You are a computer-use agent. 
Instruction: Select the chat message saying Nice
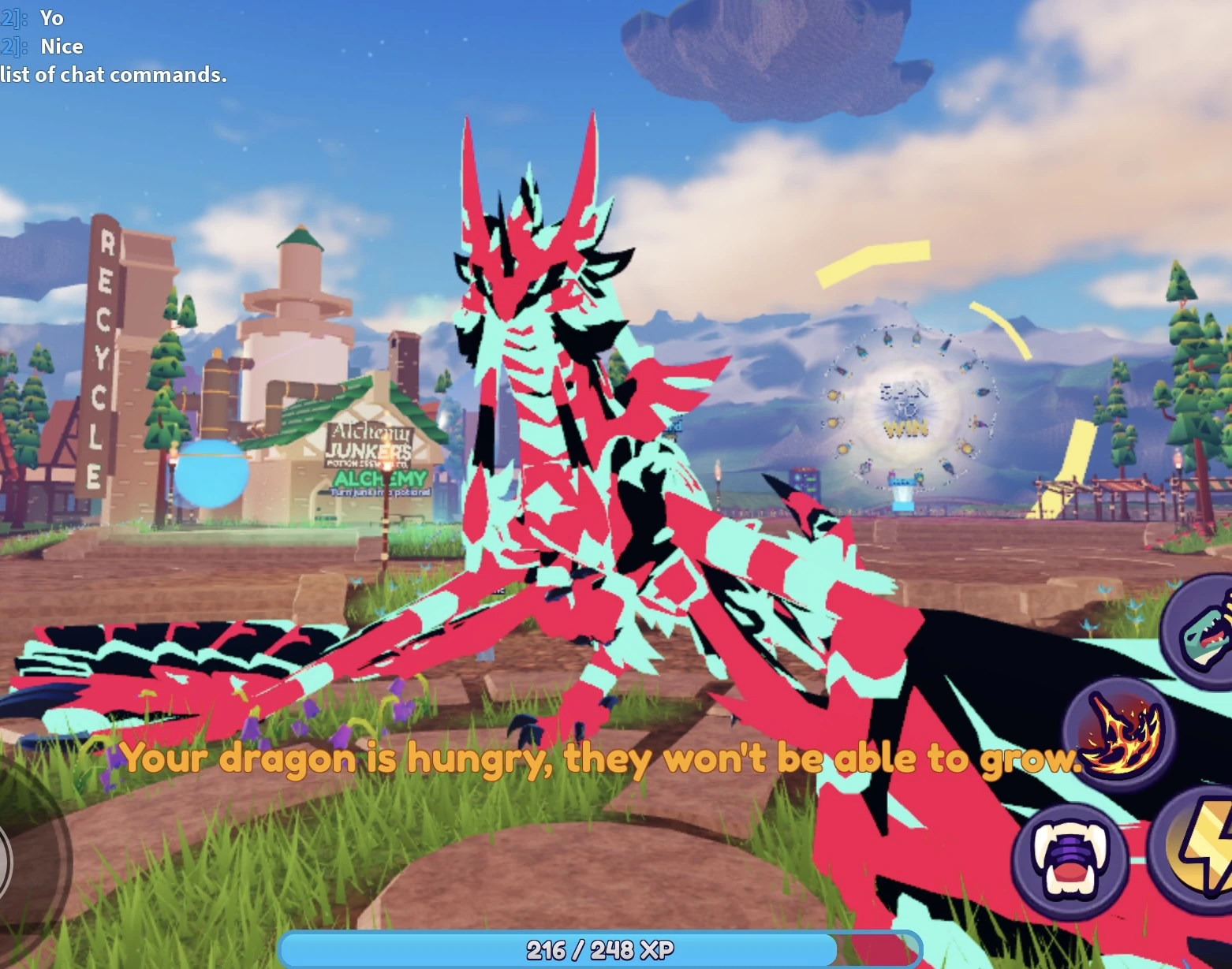(61, 46)
